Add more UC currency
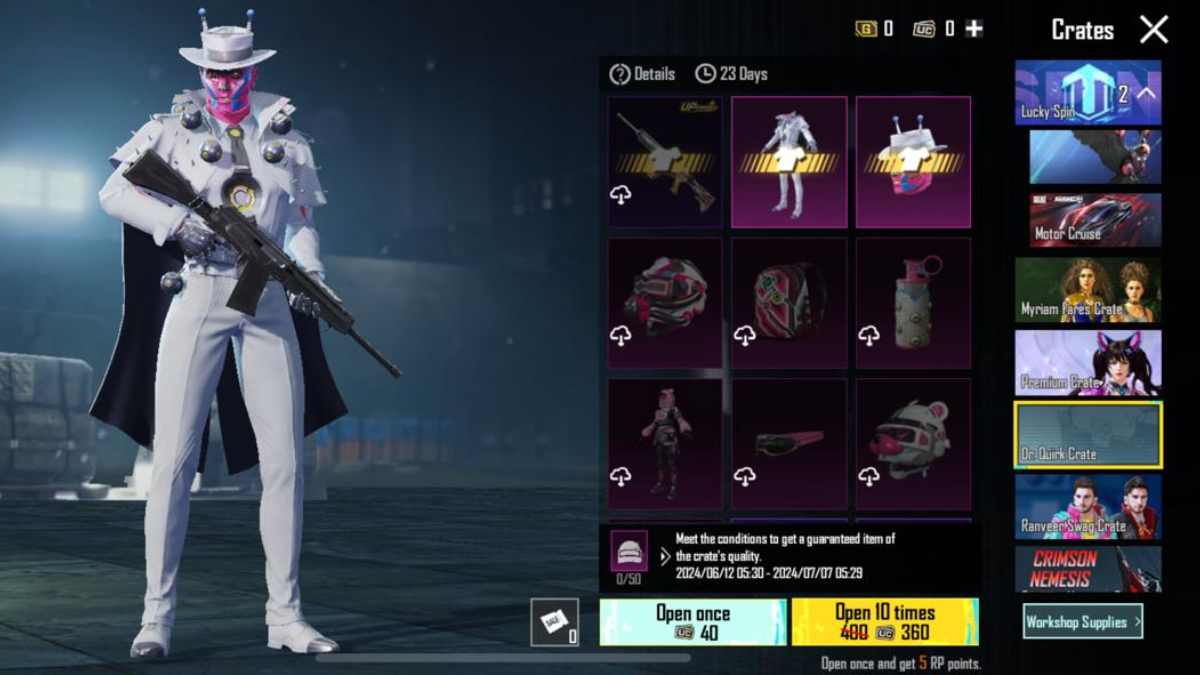This screenshot has height=675, width=1200. coord(973,29)
